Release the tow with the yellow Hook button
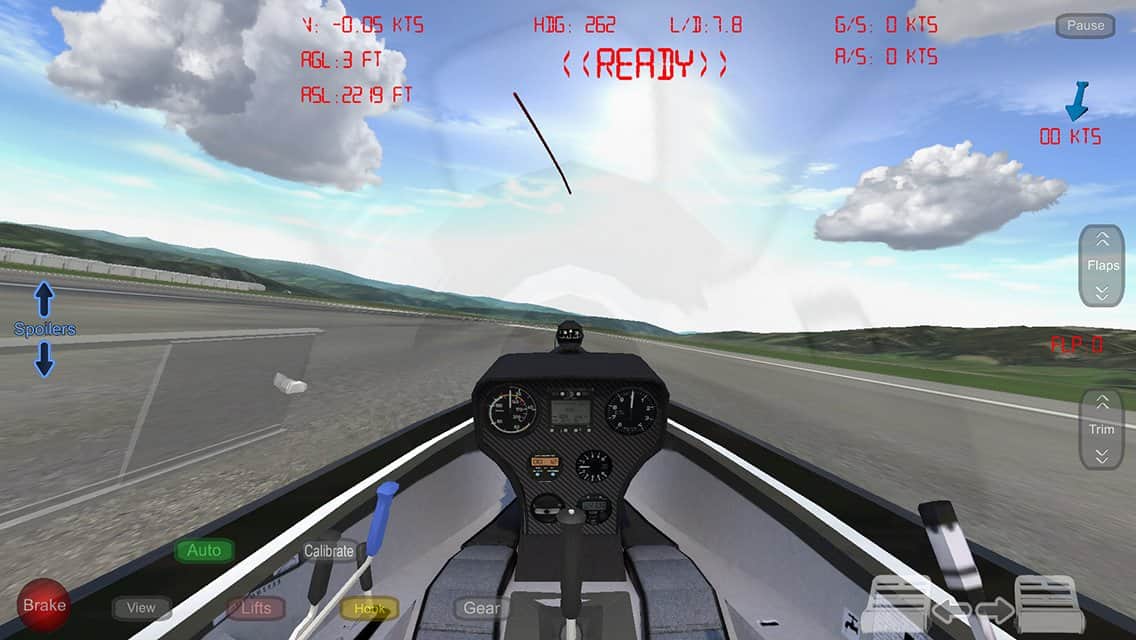This screenshot has height=640, width=1136. [369, 608]
